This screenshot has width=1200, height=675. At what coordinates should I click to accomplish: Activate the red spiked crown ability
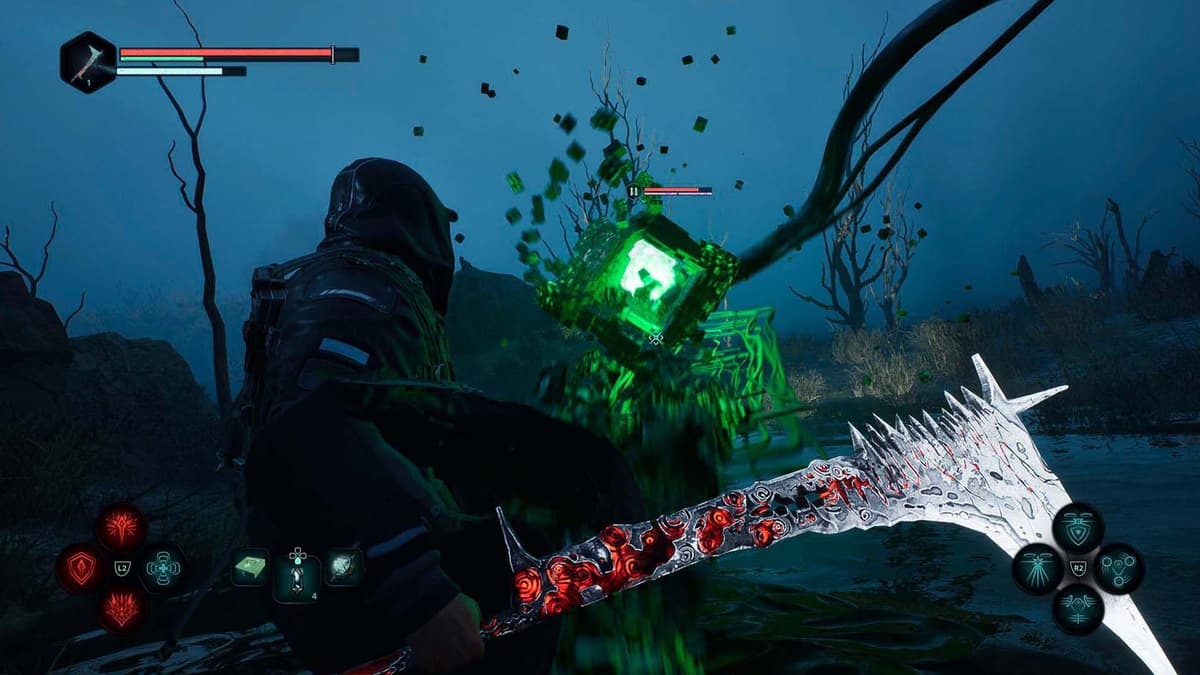[121, 608]
